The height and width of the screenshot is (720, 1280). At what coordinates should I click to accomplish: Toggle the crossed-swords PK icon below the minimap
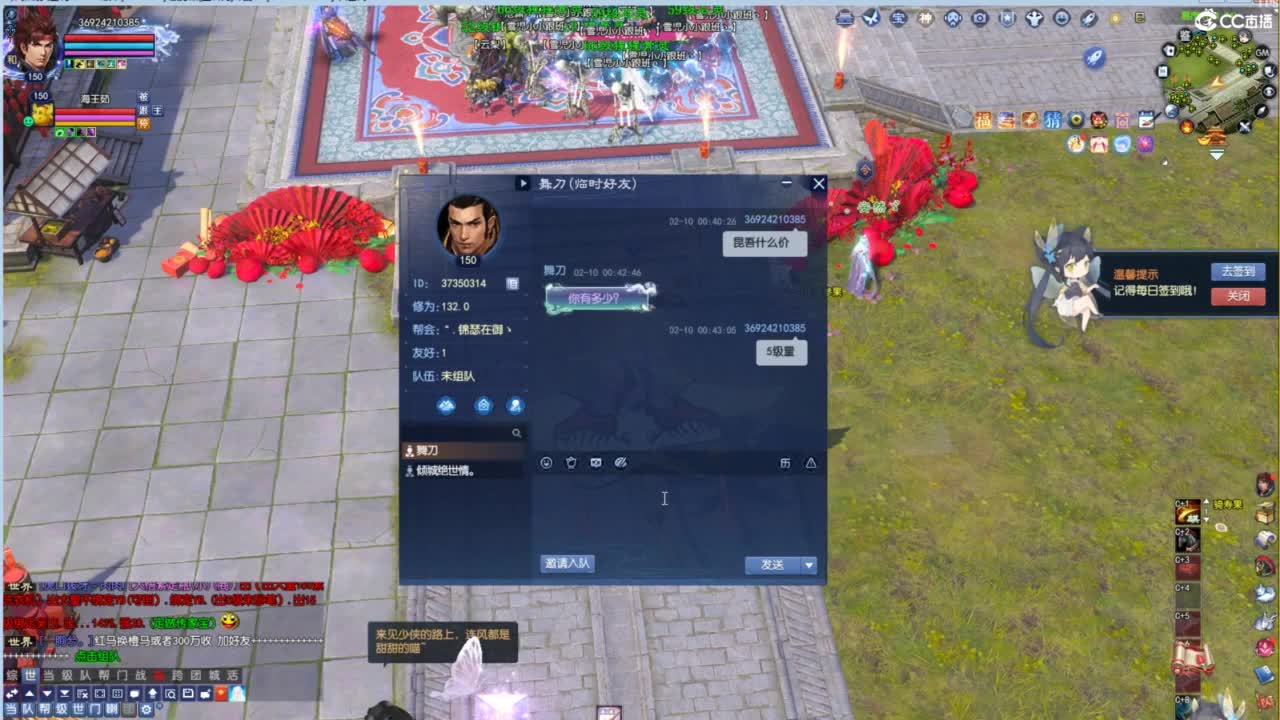tap(1243, 126)
